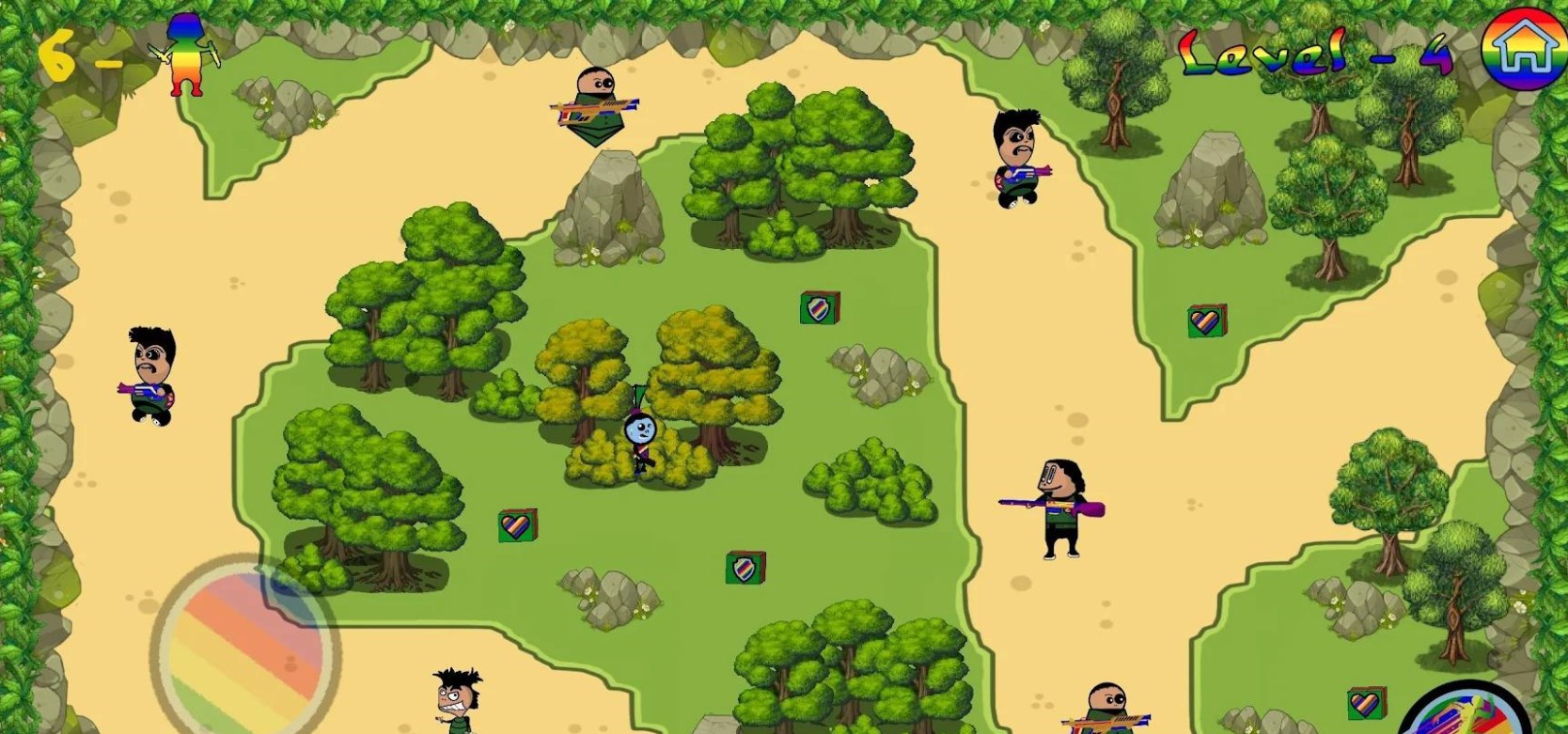Select the player character among yellow trees
This screenshot has height=734, width=1568.
point(641,434)
